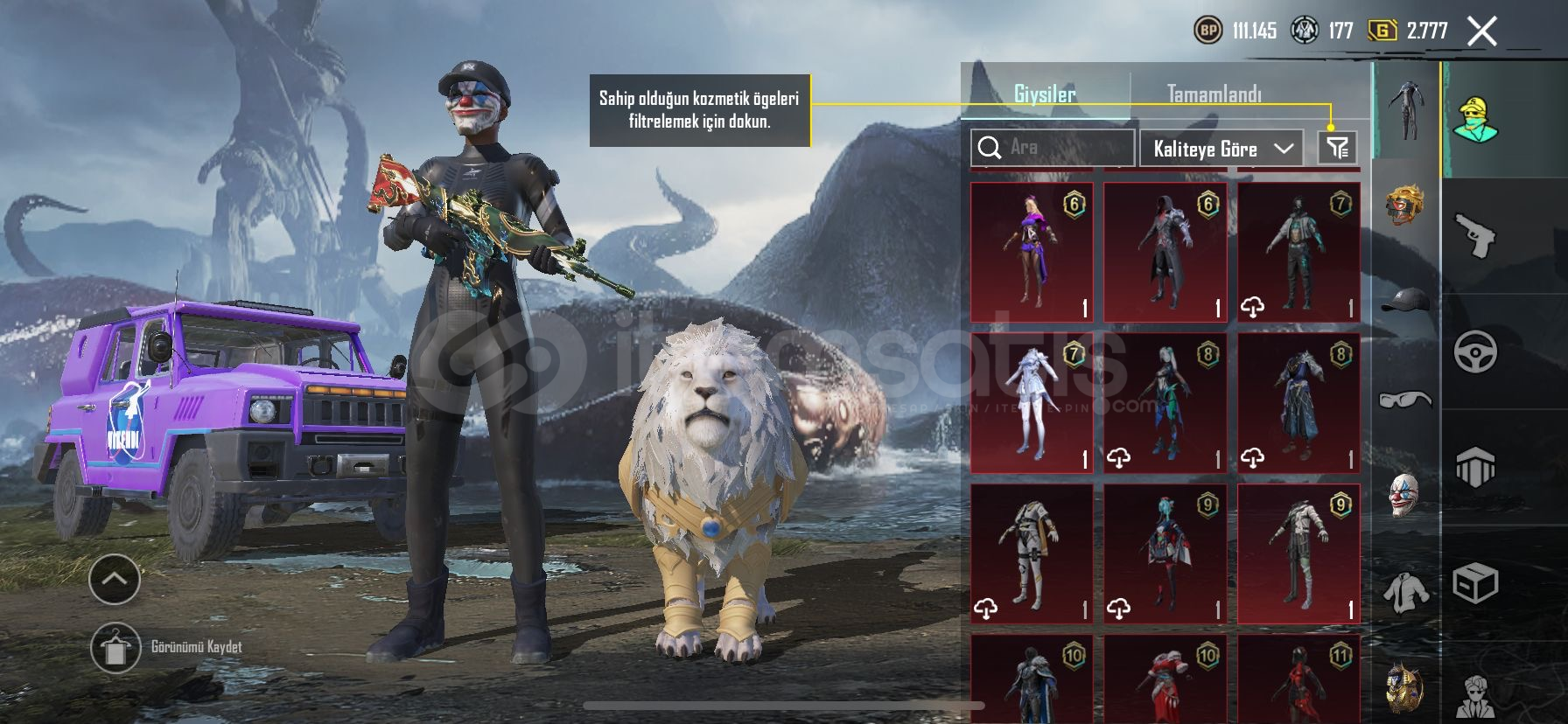Open the Kaliteye Göre sorting dropdown
Screen dimensions: 1568x724
(x=1221, y=149)
